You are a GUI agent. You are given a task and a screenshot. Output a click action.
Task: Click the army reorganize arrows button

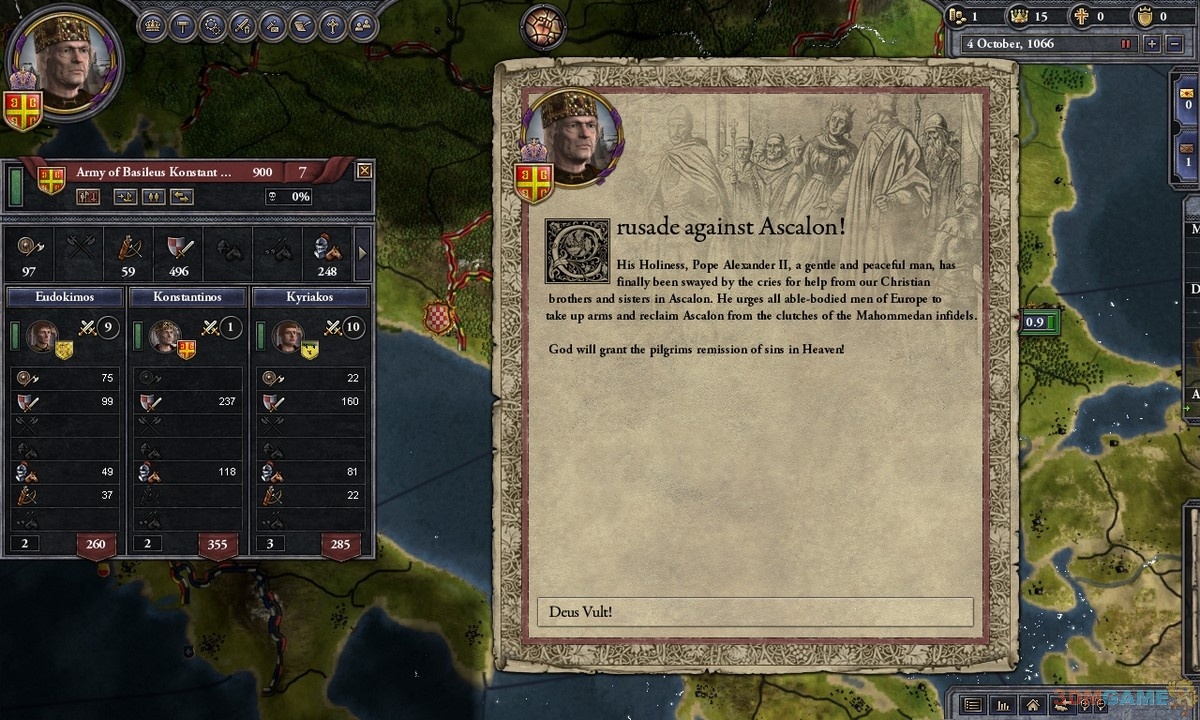(181, 197)
